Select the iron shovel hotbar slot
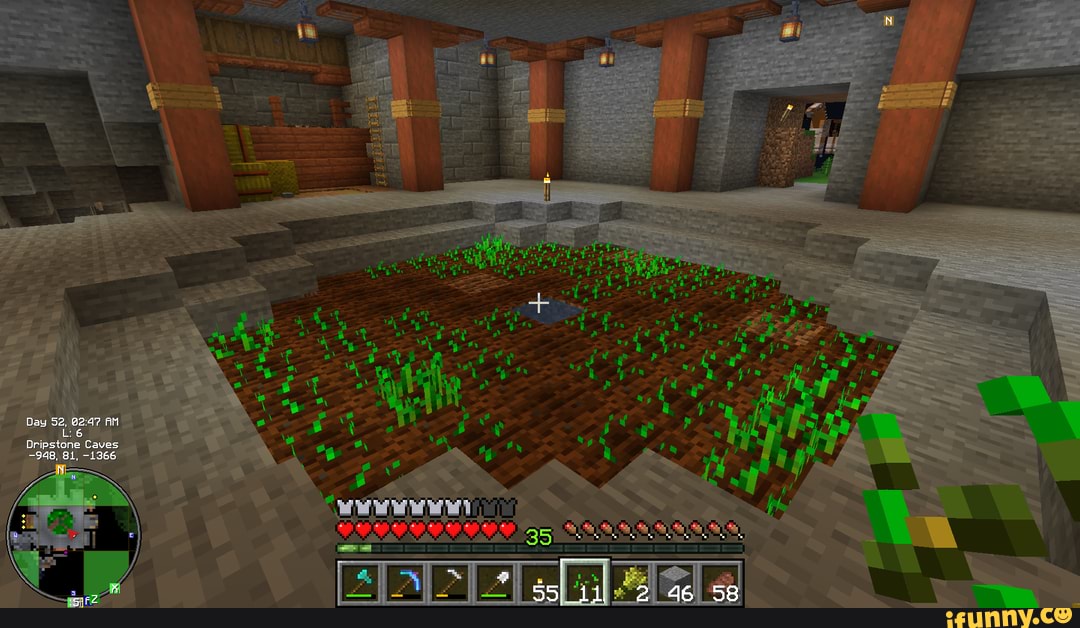The width and height of the screenshot is (1080, 628). pos(493,583)
